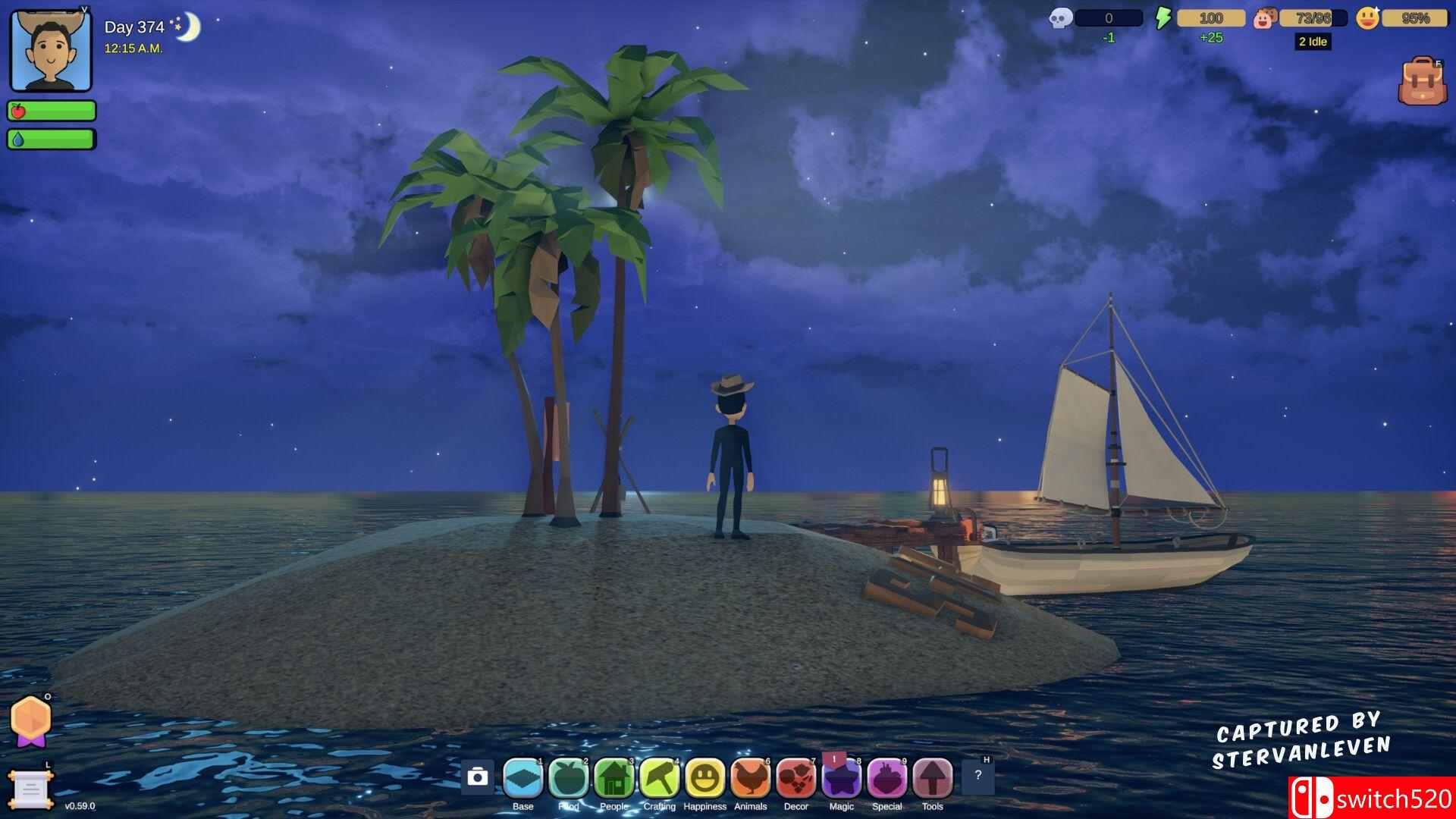Open the People build category
Screen dimensions: 1456x819
[x=614, y=778]
